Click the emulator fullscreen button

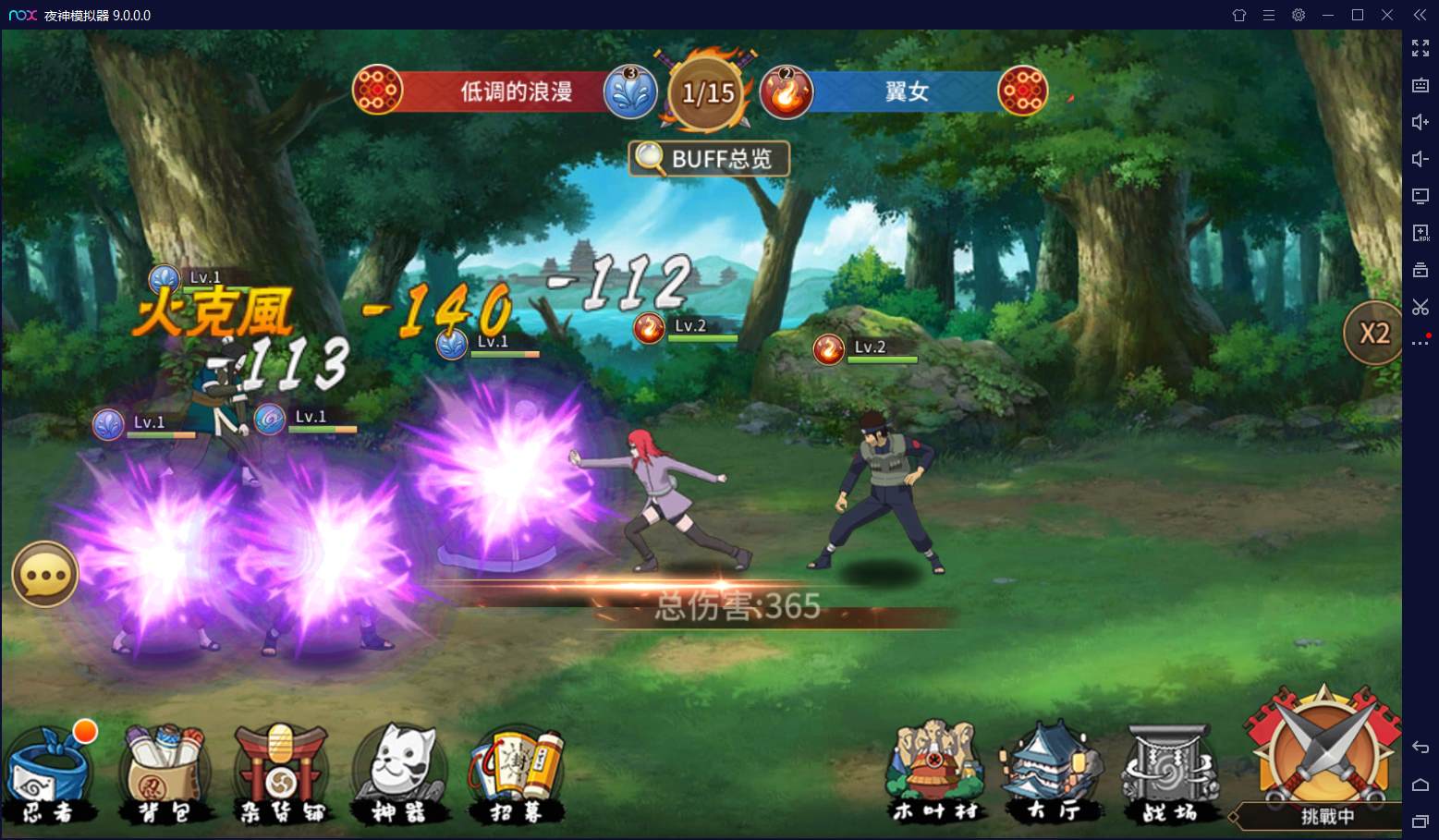point(1421,48)
